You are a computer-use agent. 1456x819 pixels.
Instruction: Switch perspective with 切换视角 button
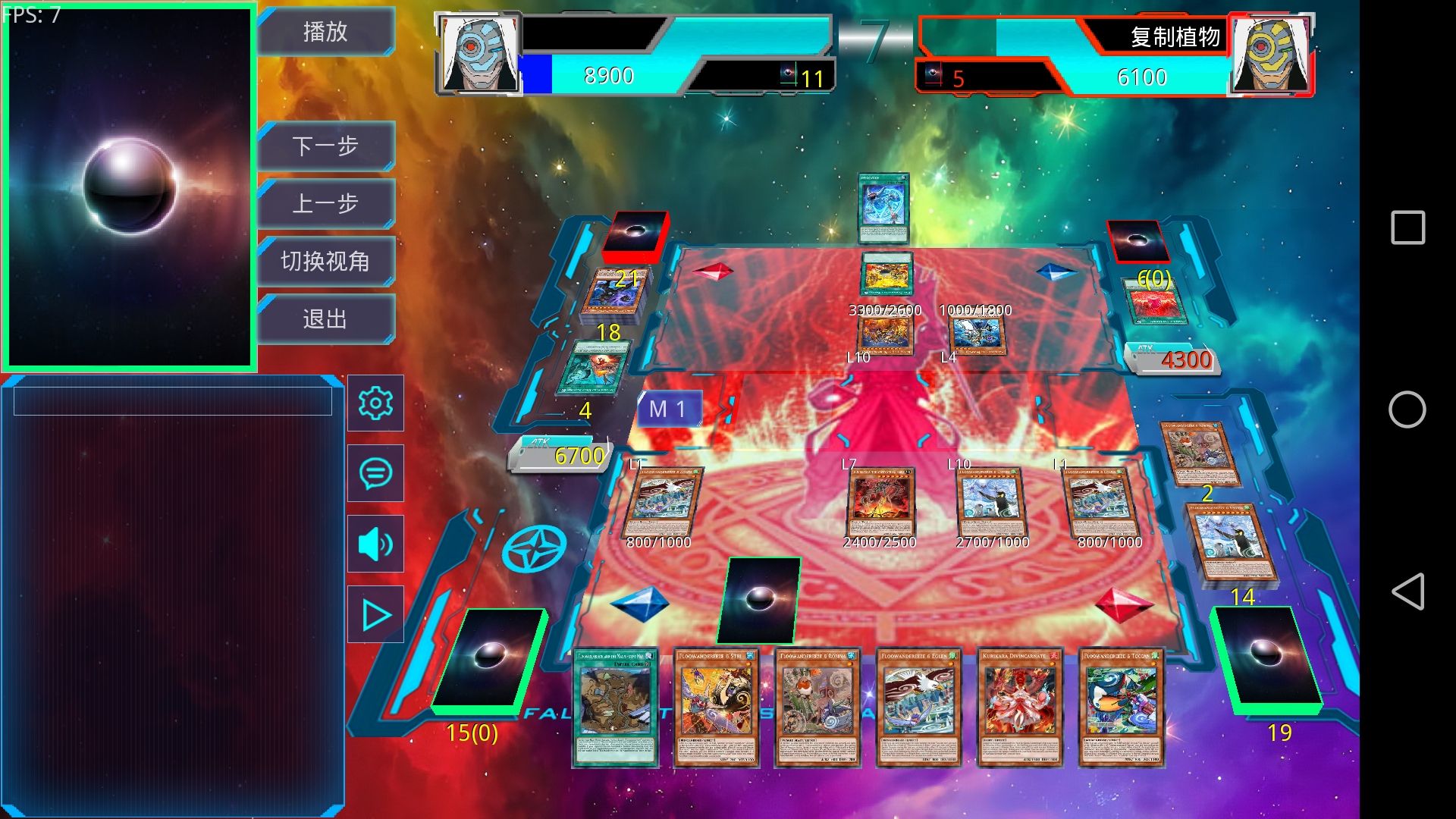tap(325, 261)
